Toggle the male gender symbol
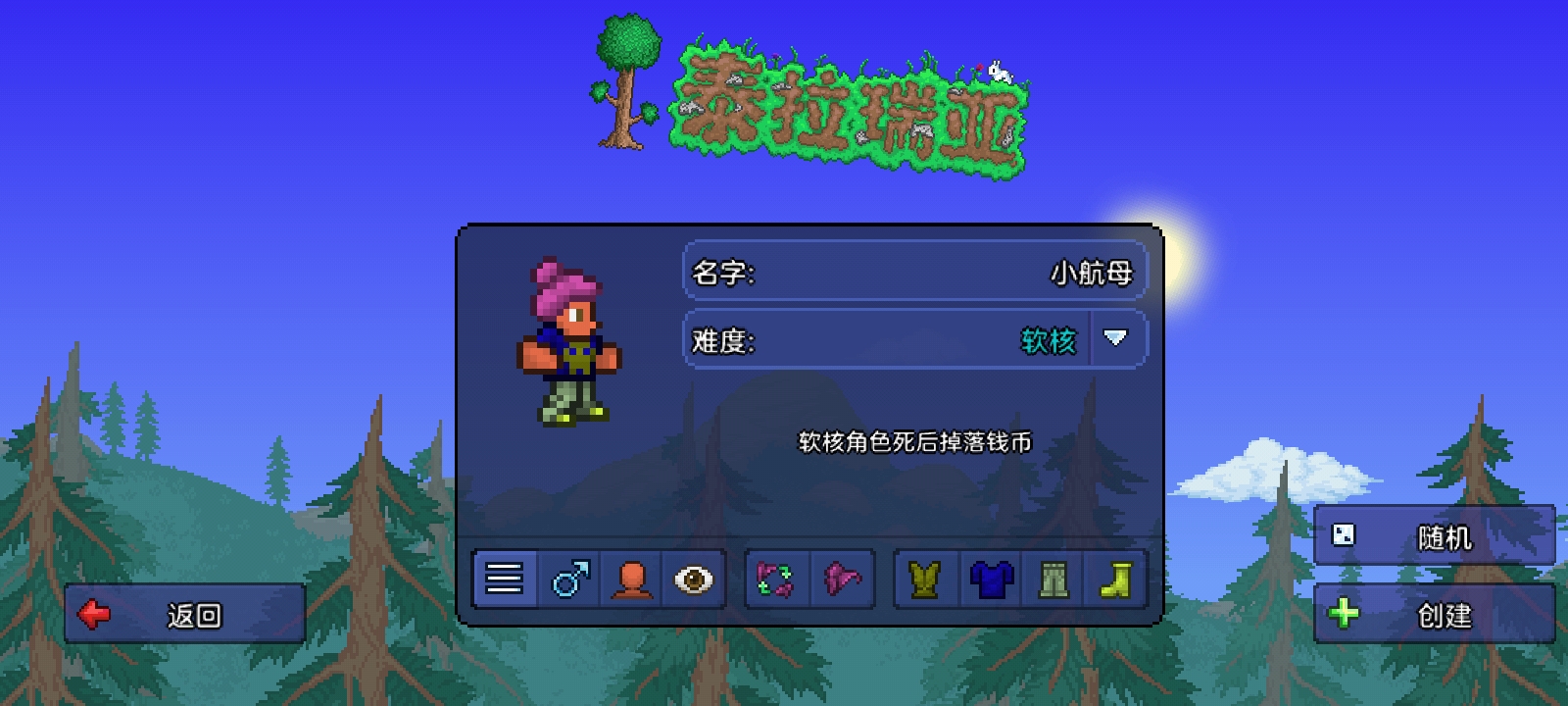1568x706 pixels. click(x=568, y=579)
